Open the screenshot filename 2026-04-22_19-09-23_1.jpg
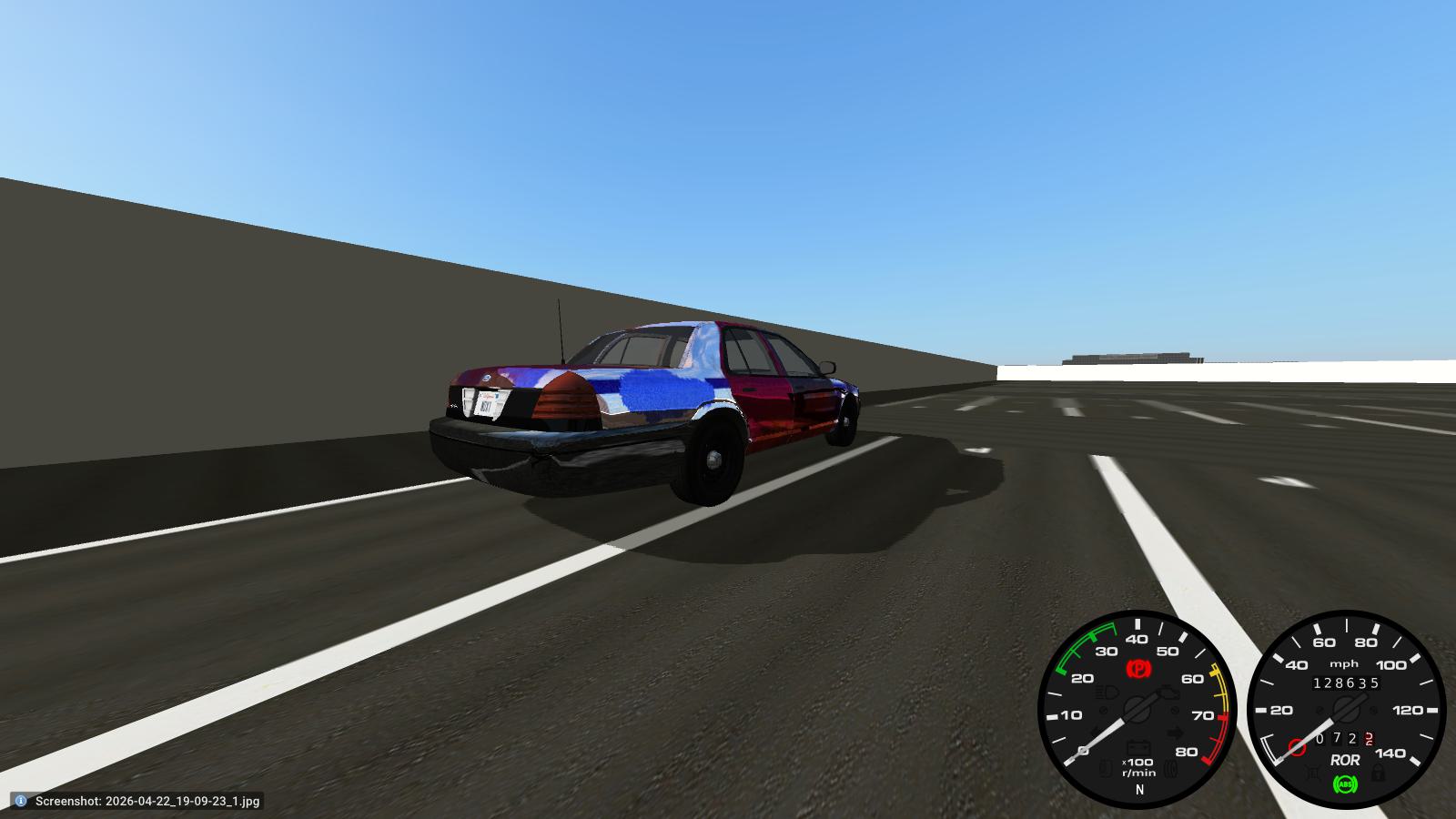1456x819 pixels. click(180, 803)
